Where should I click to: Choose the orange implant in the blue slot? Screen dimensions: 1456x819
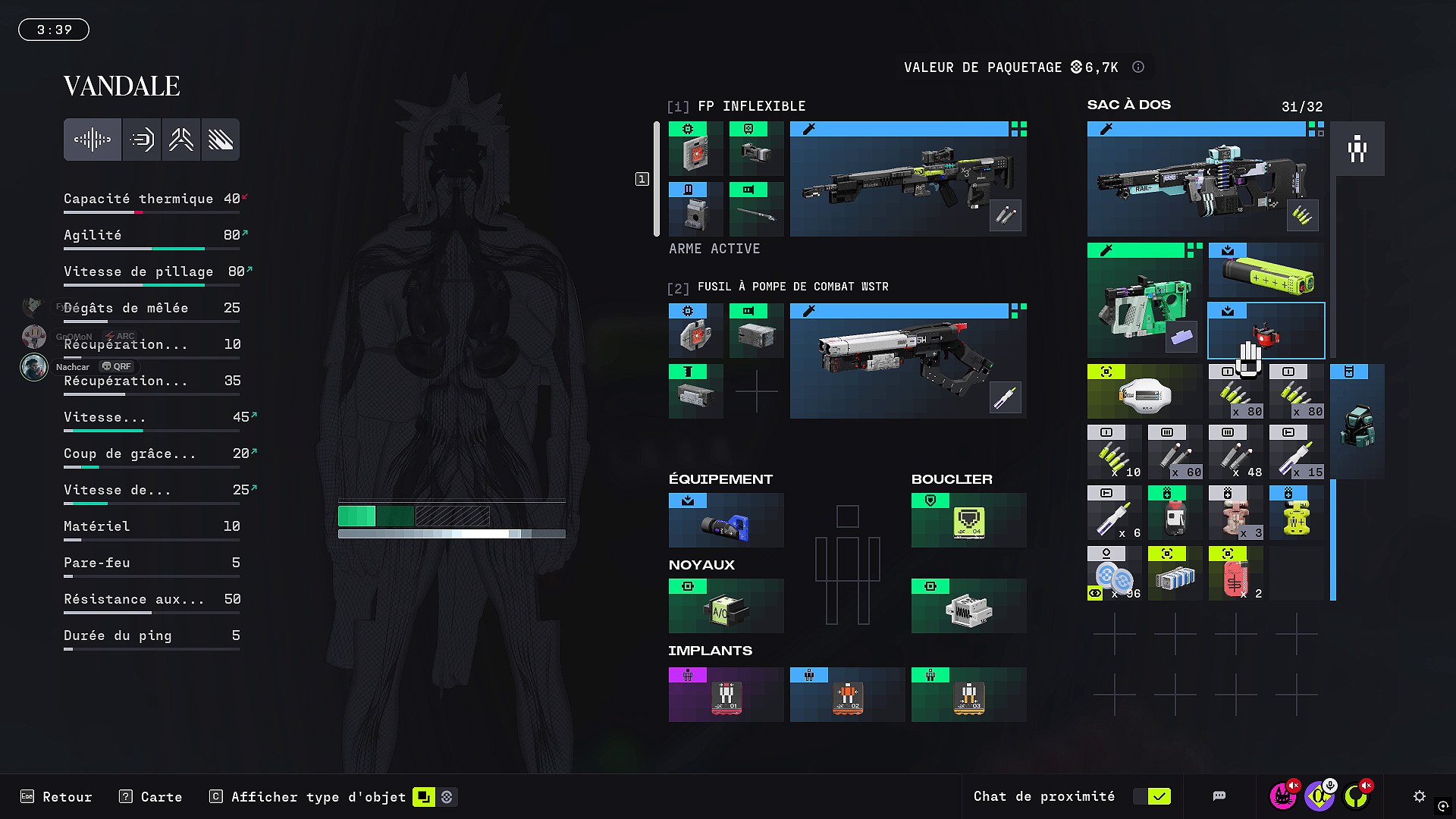point(847,695)
